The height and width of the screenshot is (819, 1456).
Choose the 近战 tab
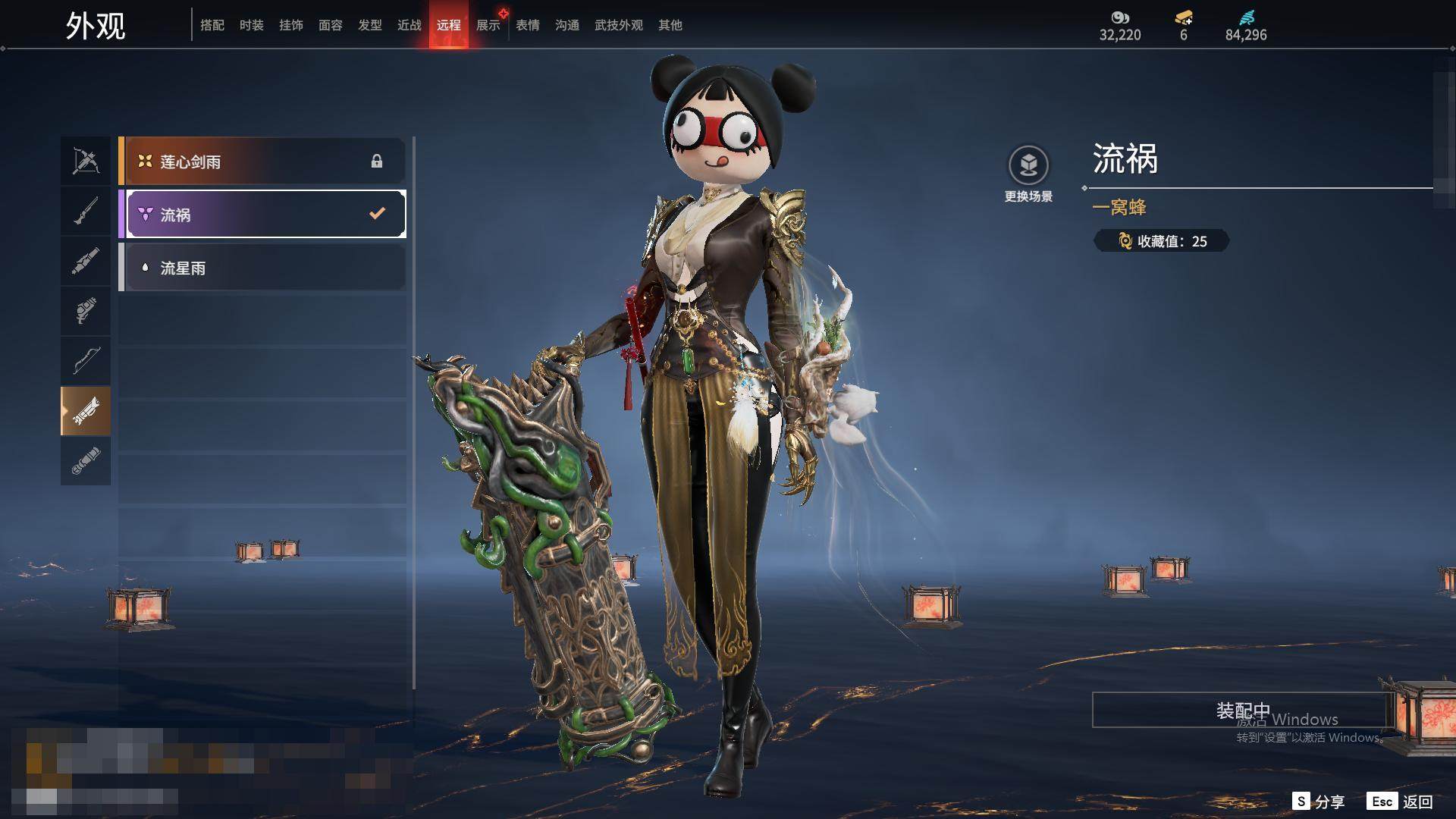tap(409, 25)
